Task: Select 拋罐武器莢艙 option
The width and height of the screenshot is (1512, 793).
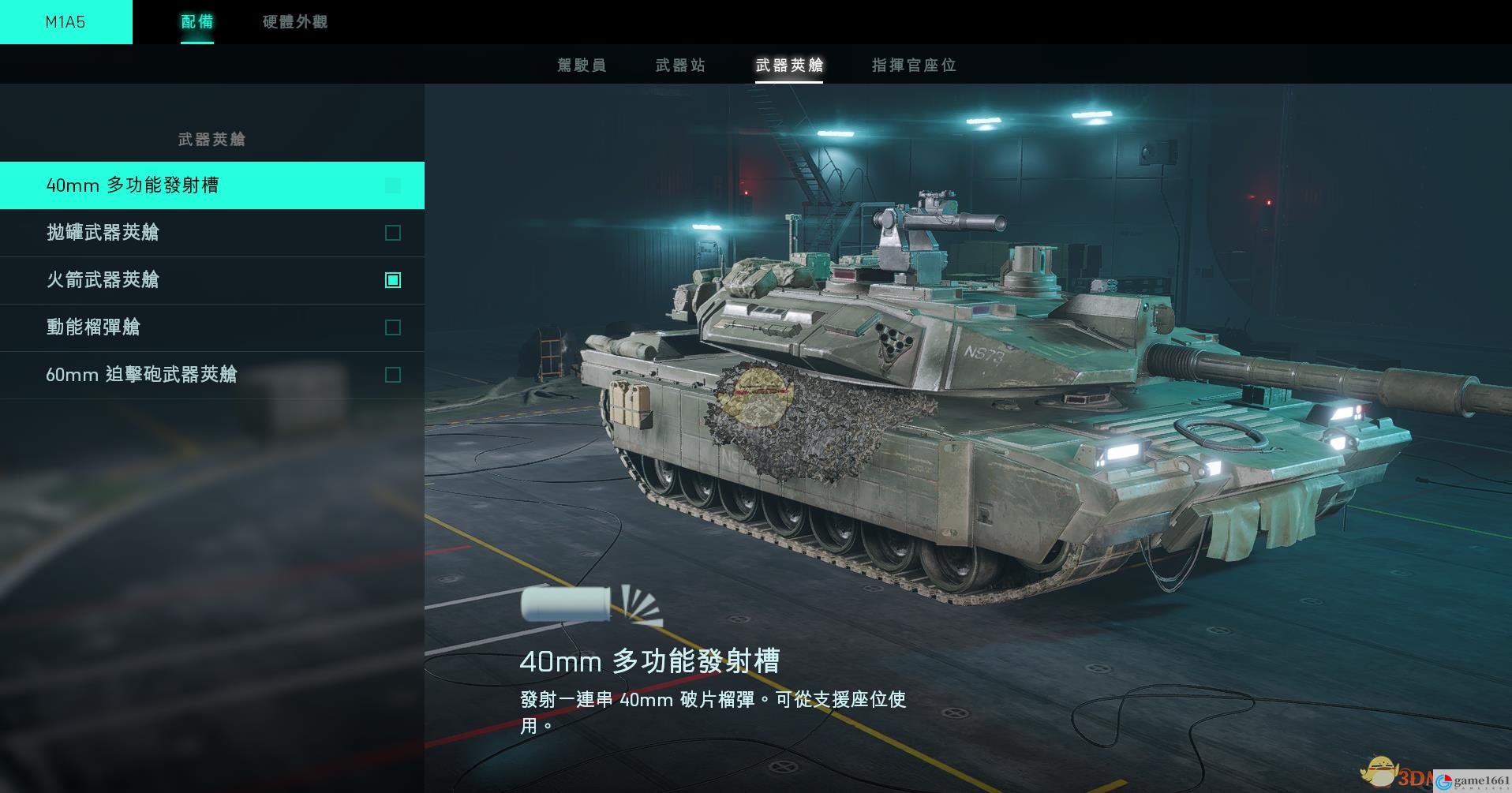Action: pyautogui.click(x=211, y=233)
